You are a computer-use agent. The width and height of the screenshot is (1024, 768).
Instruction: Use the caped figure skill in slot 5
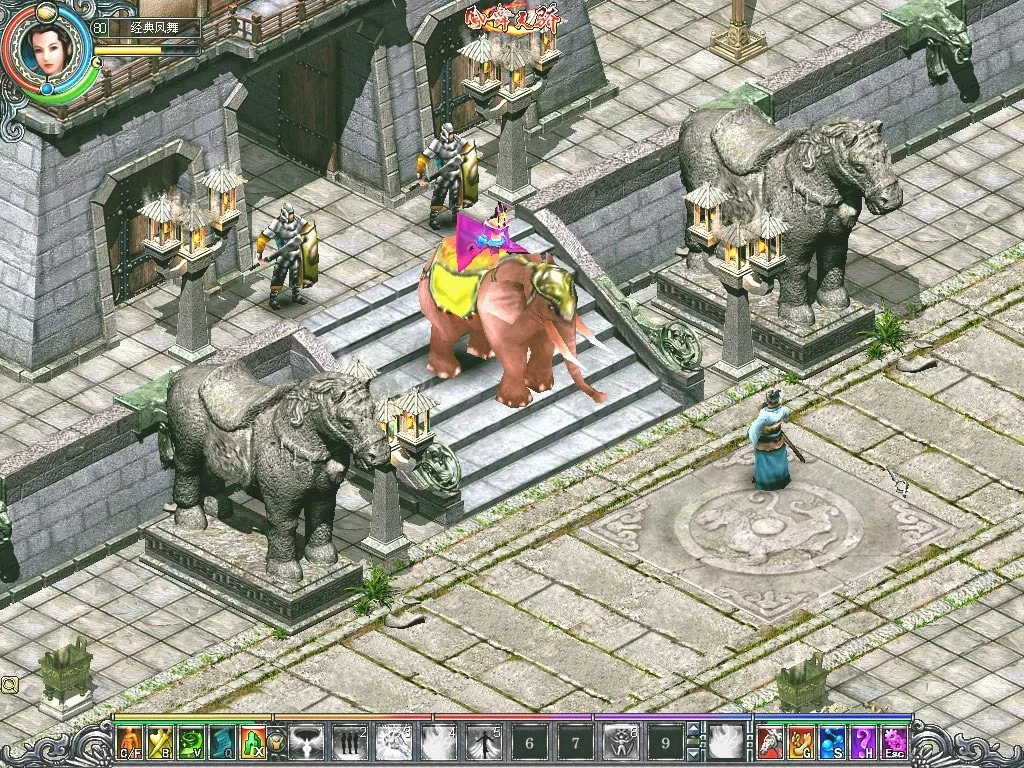pyautogui.click(x=485, y=743)
